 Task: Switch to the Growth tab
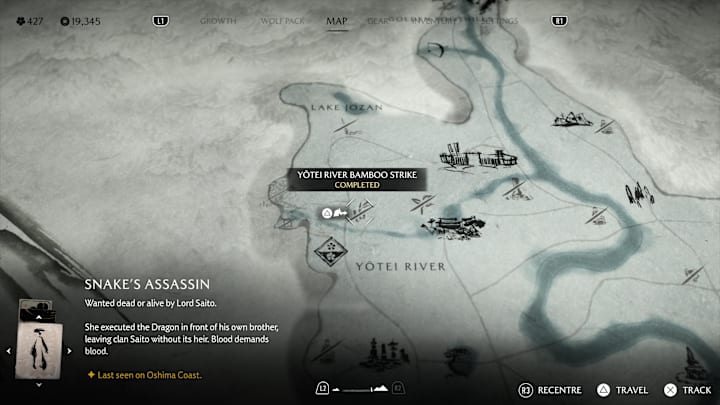tap(218, 20)
